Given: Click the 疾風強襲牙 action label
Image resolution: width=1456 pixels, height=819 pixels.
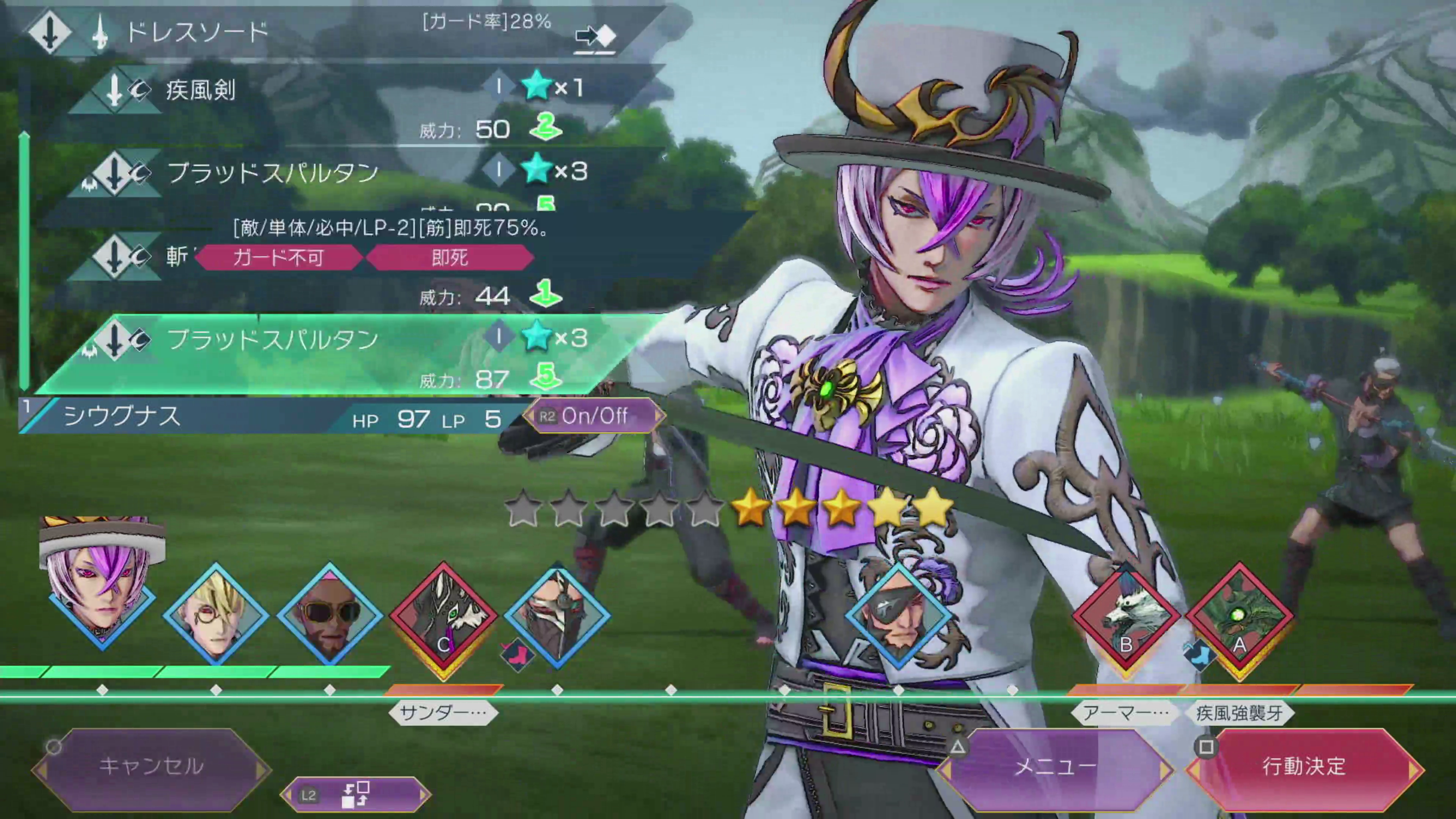Looking at the screenshot, I should click(1239, 713).
